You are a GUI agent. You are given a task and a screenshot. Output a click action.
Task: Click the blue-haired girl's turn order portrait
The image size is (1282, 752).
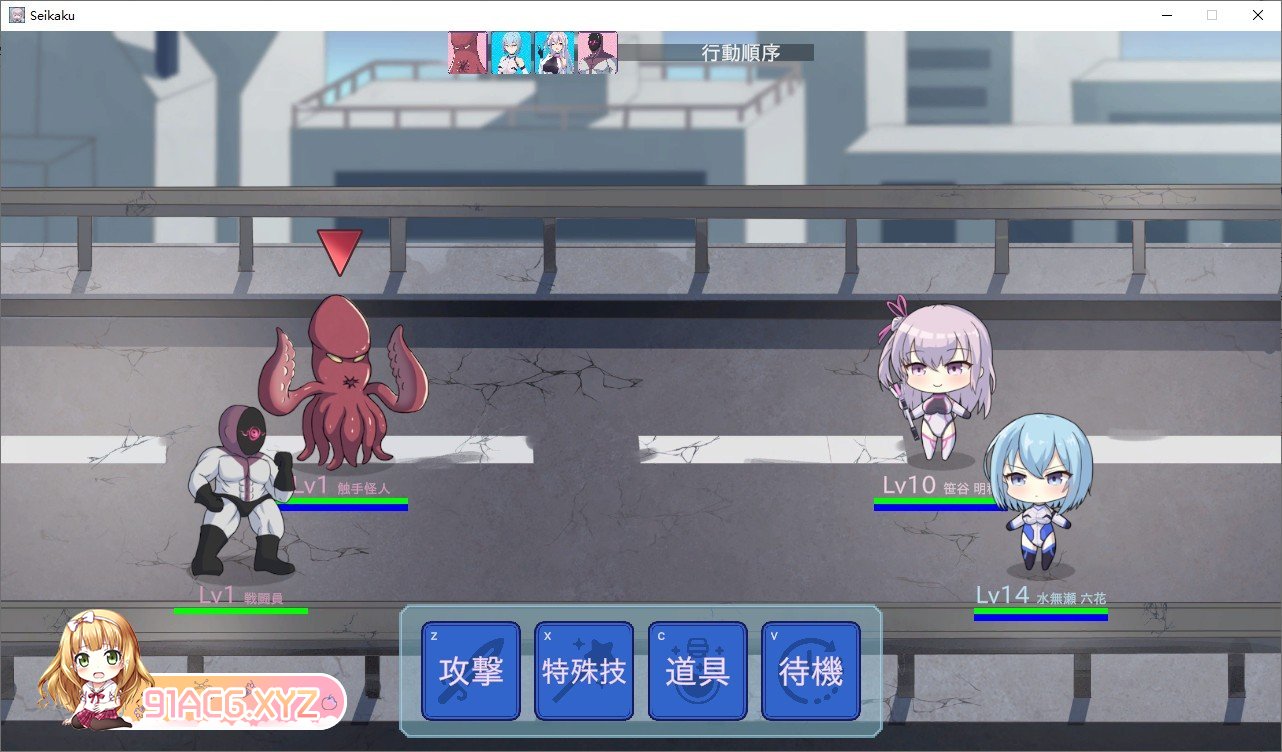pyautogui.click(x=508, y=53)
